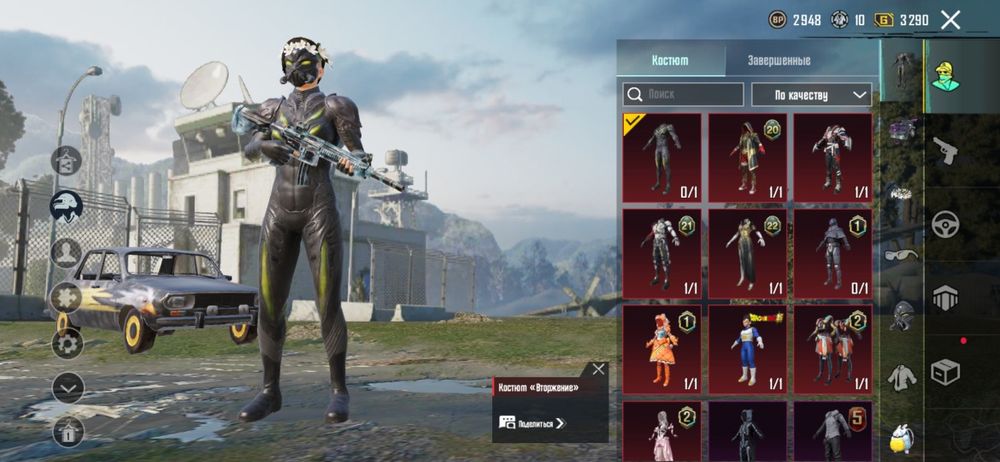The height and width of the screenshot is (462, 1000).
Task: Open the gear settings button on left
Action: [x=67, y=343]
